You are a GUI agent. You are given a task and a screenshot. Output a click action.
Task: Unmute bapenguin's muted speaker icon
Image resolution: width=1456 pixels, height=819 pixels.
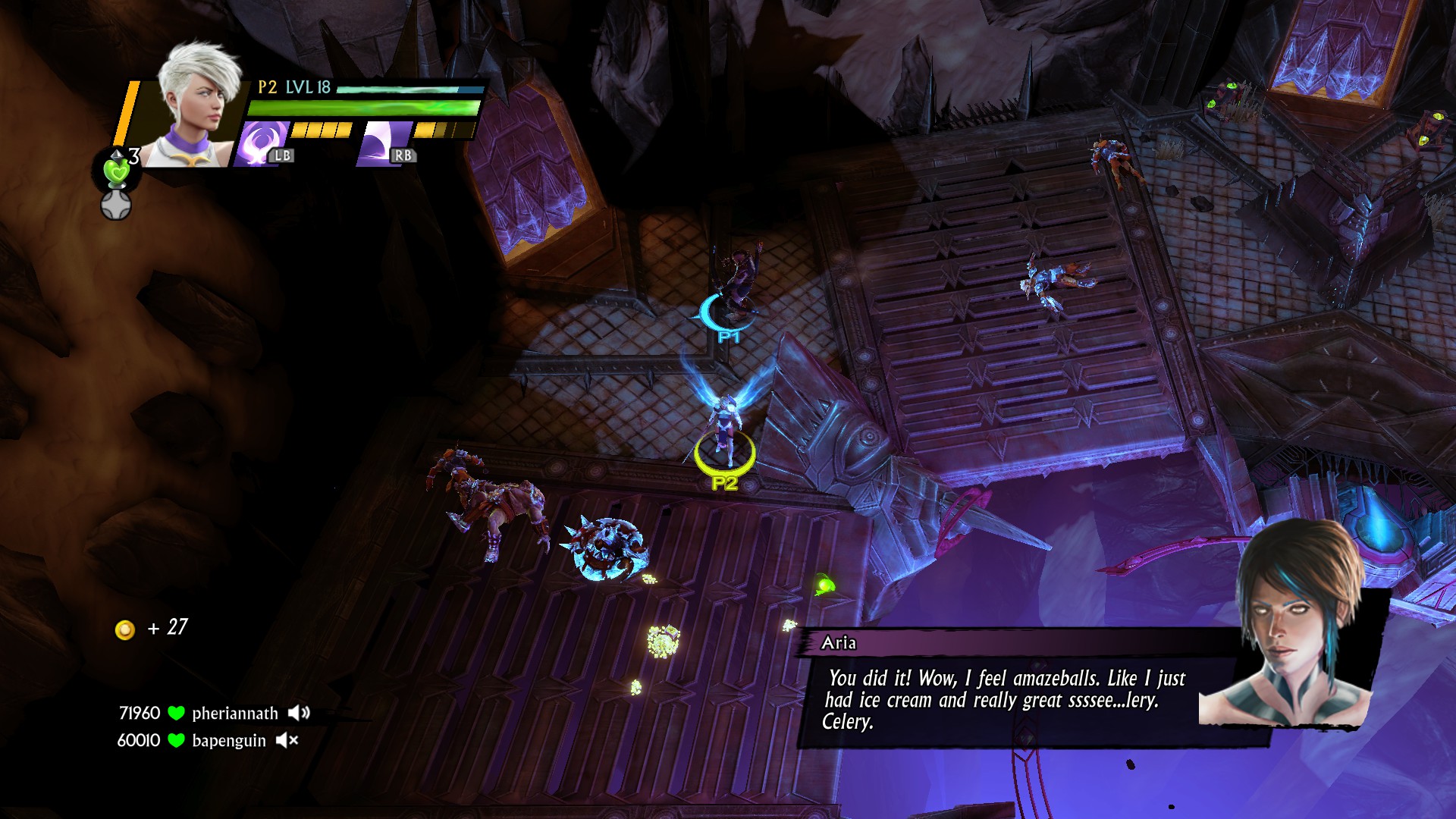[x=287, y=740]
